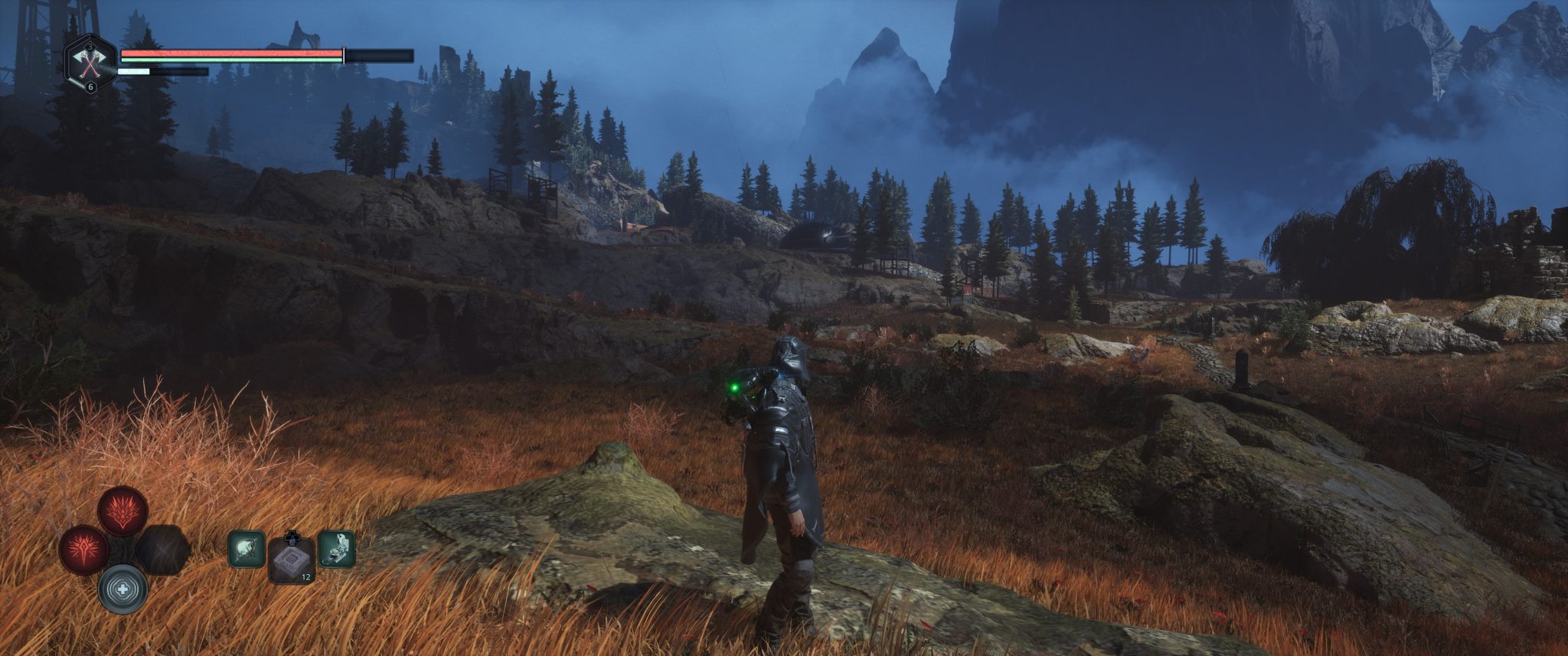Pick the white feathered trinket item slot
This screenshot has height=656, width=1568.
(336, 550)
